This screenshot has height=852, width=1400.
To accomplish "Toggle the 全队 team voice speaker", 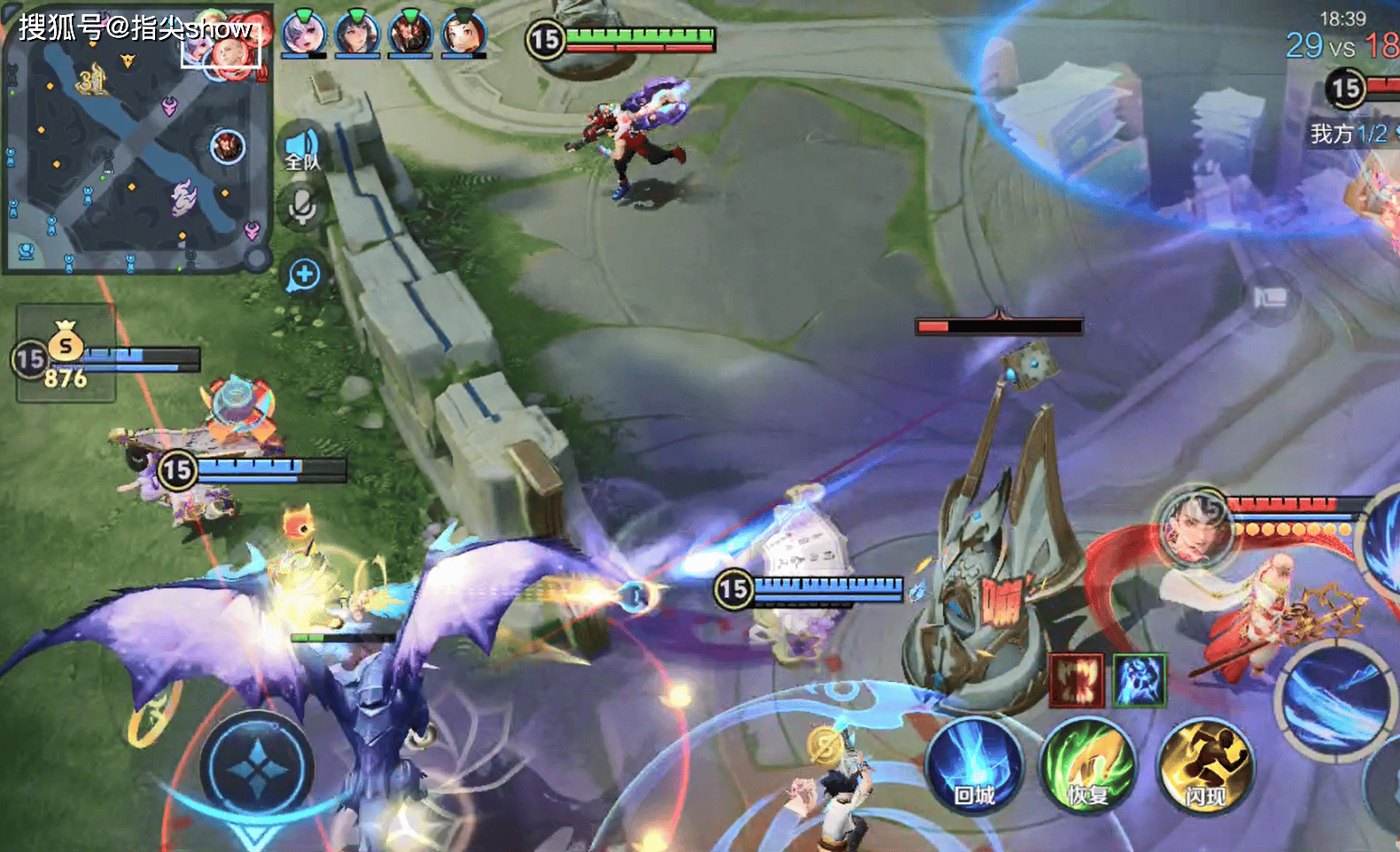I will coord(302,148).
